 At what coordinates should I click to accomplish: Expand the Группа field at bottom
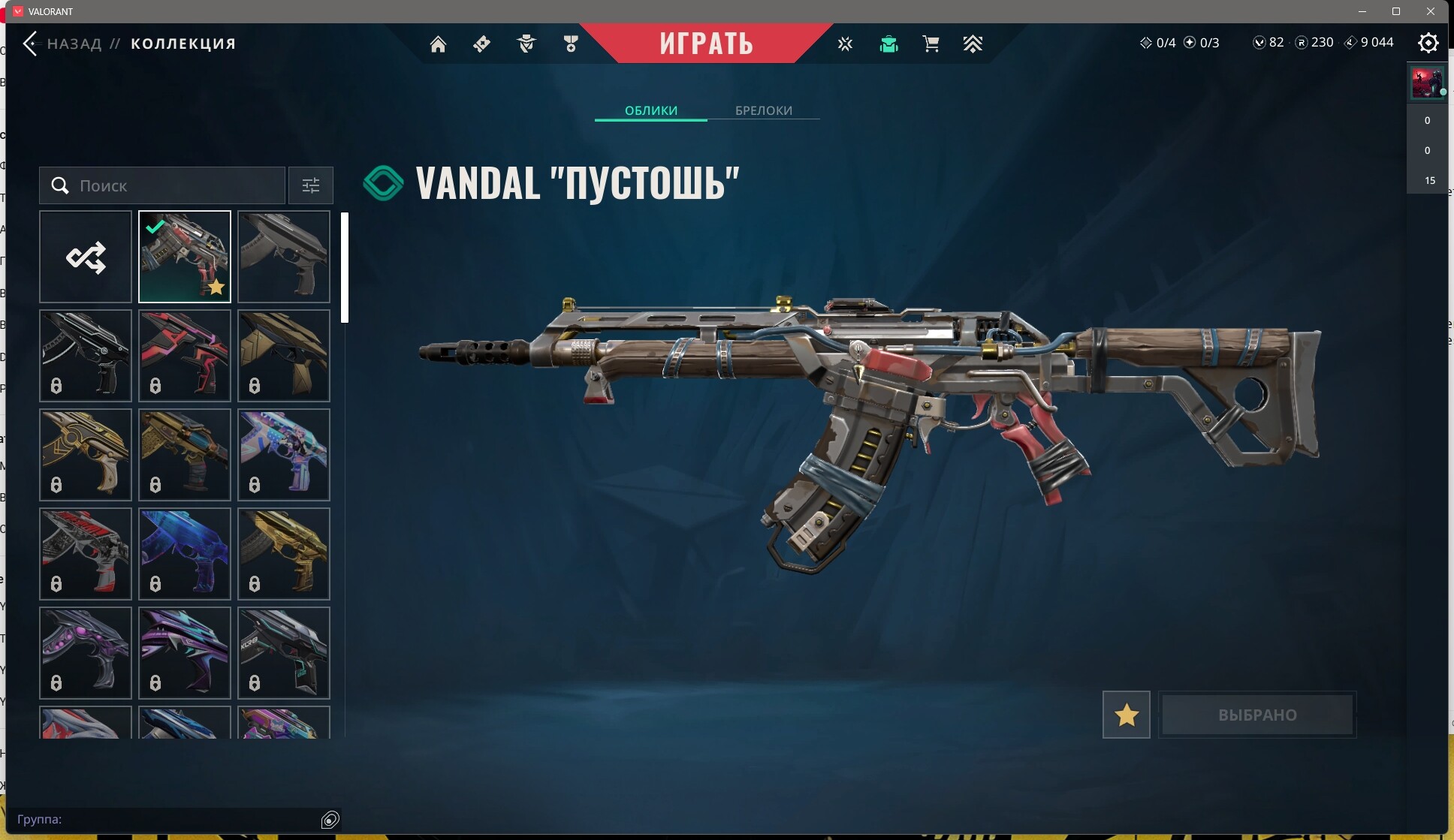[173, 819]
